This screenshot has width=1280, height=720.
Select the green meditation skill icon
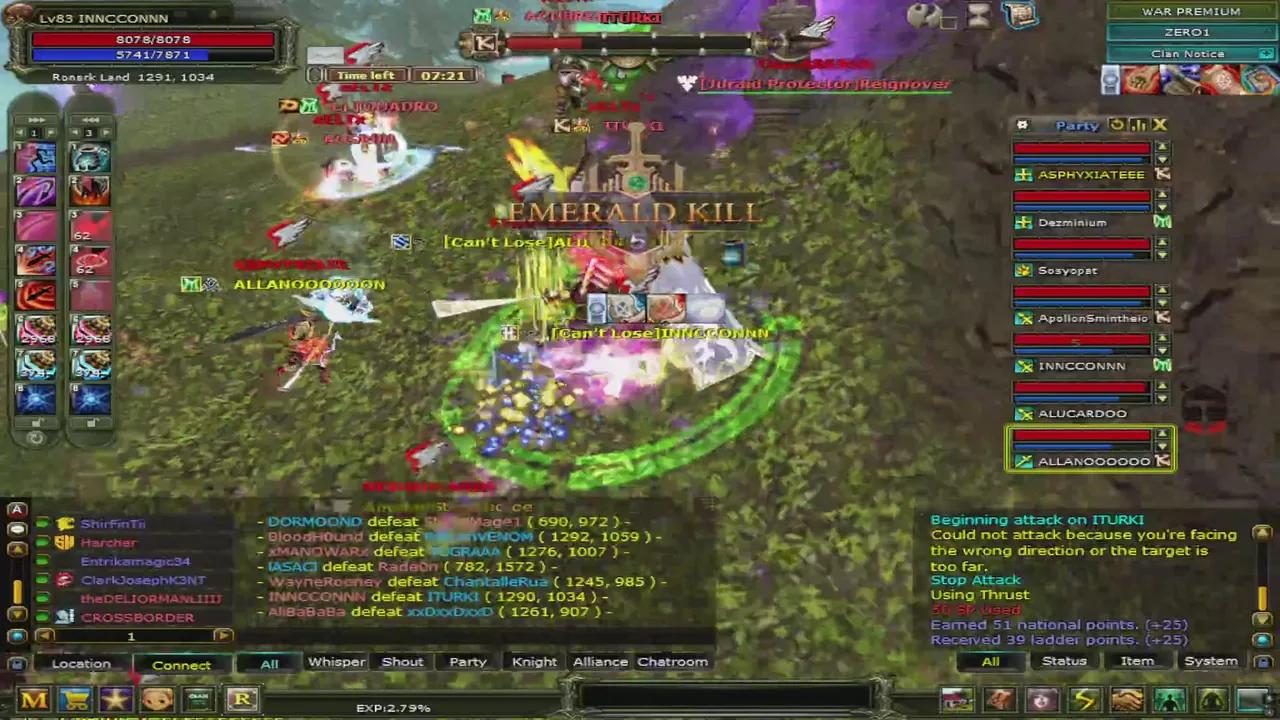click(1167, 700)
